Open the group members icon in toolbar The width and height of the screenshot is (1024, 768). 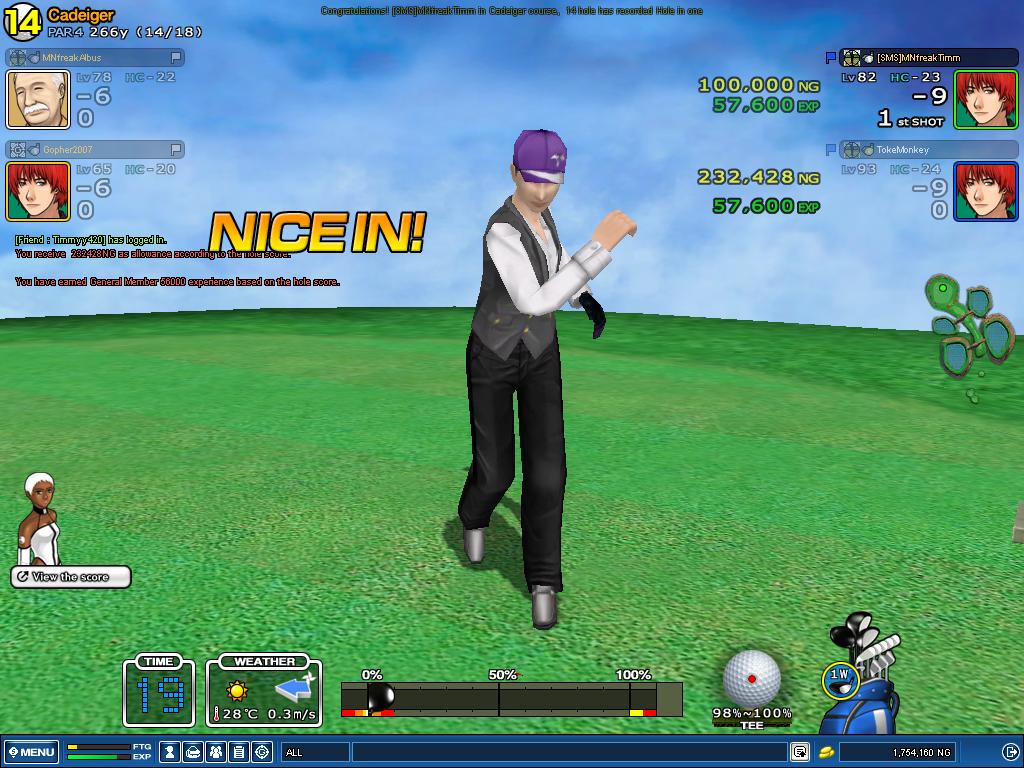click(x=216, y=752)
